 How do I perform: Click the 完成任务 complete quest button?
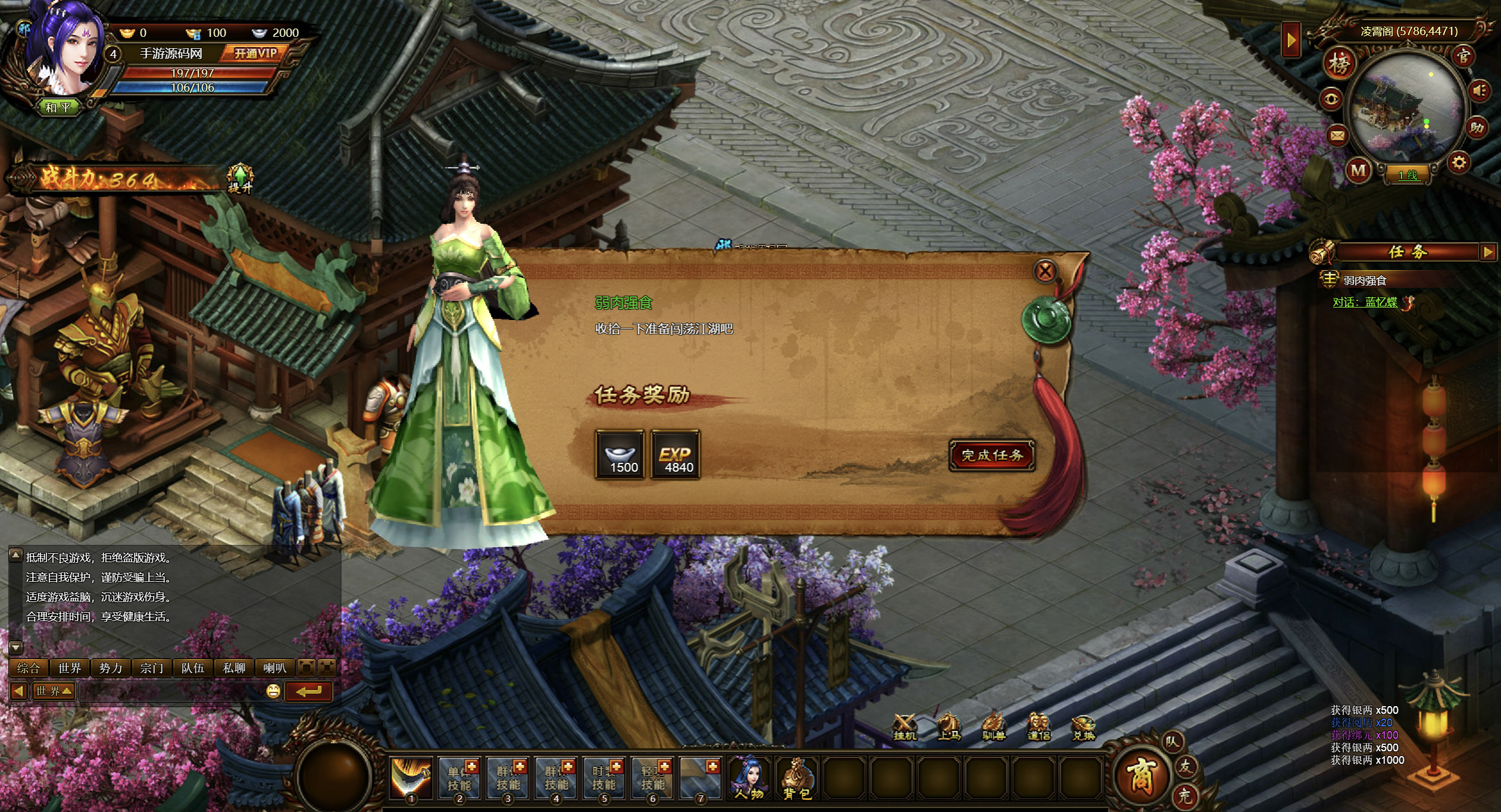point(992,456)
